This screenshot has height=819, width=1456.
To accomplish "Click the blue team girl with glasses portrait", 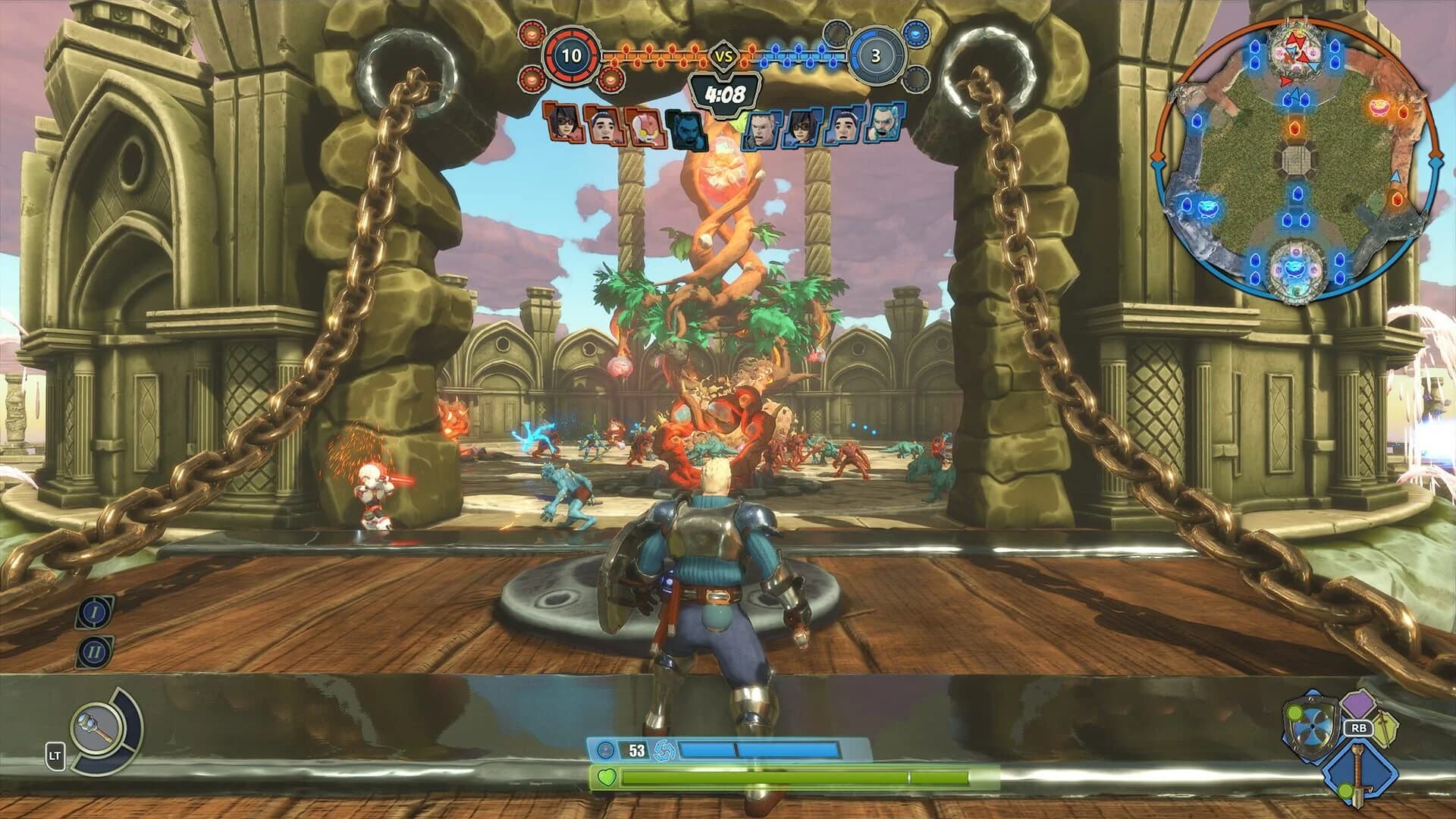I will click(x=802, y=128).
